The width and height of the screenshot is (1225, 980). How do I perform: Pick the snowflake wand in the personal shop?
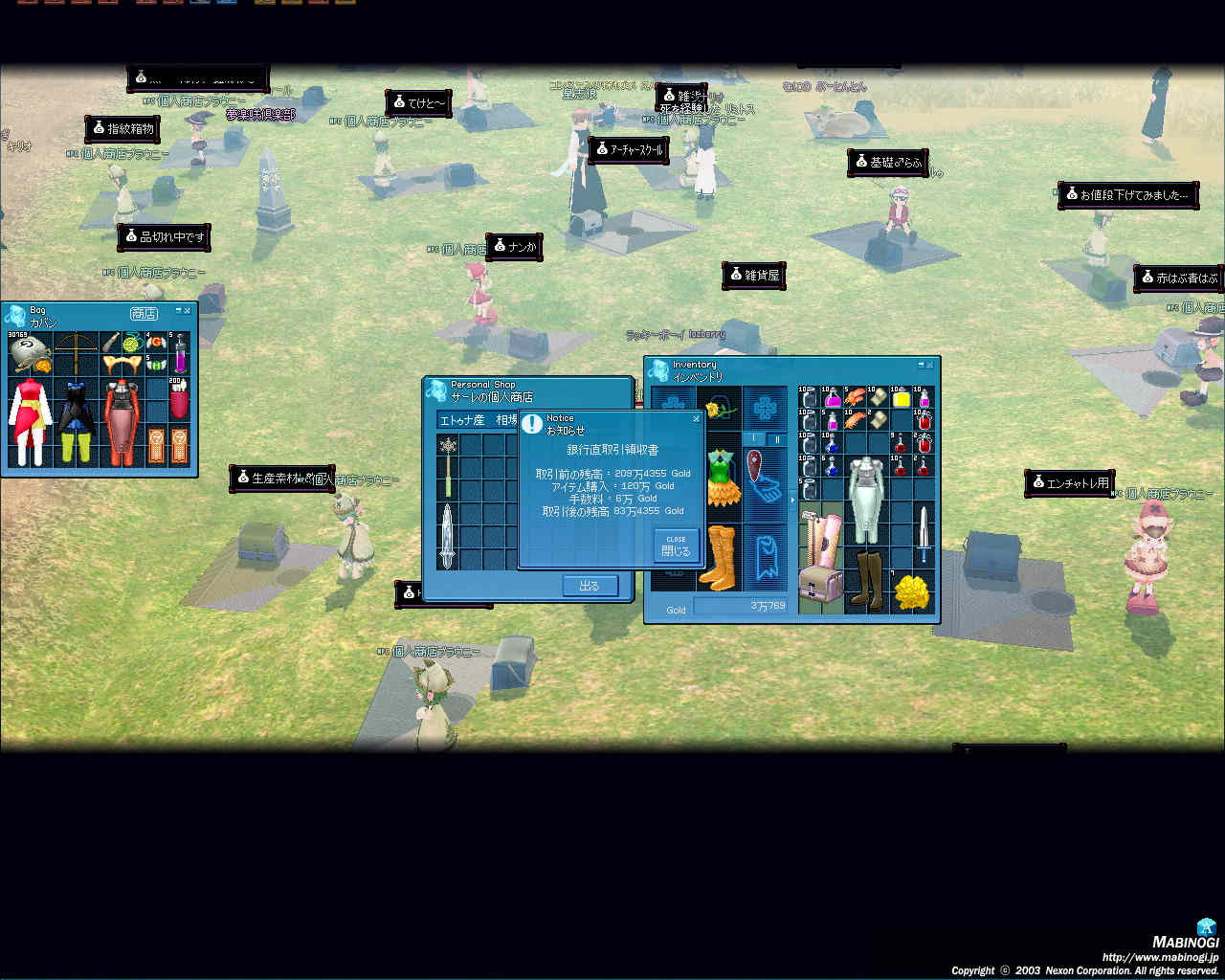[x=447, y=466]
